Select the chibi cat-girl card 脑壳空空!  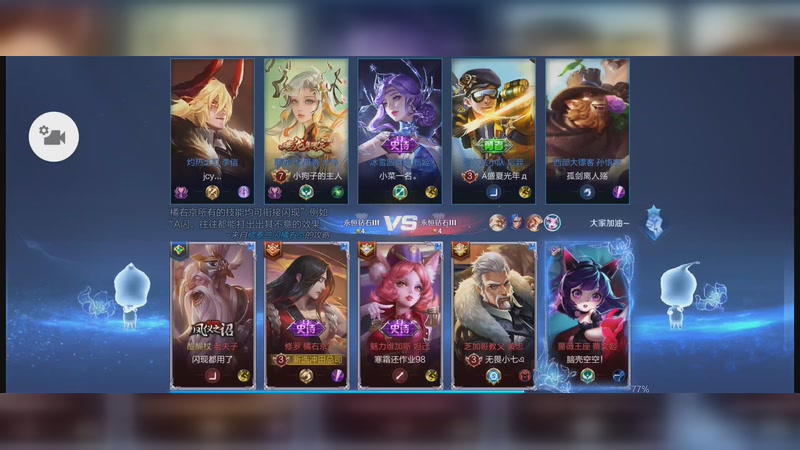point(588,314)
